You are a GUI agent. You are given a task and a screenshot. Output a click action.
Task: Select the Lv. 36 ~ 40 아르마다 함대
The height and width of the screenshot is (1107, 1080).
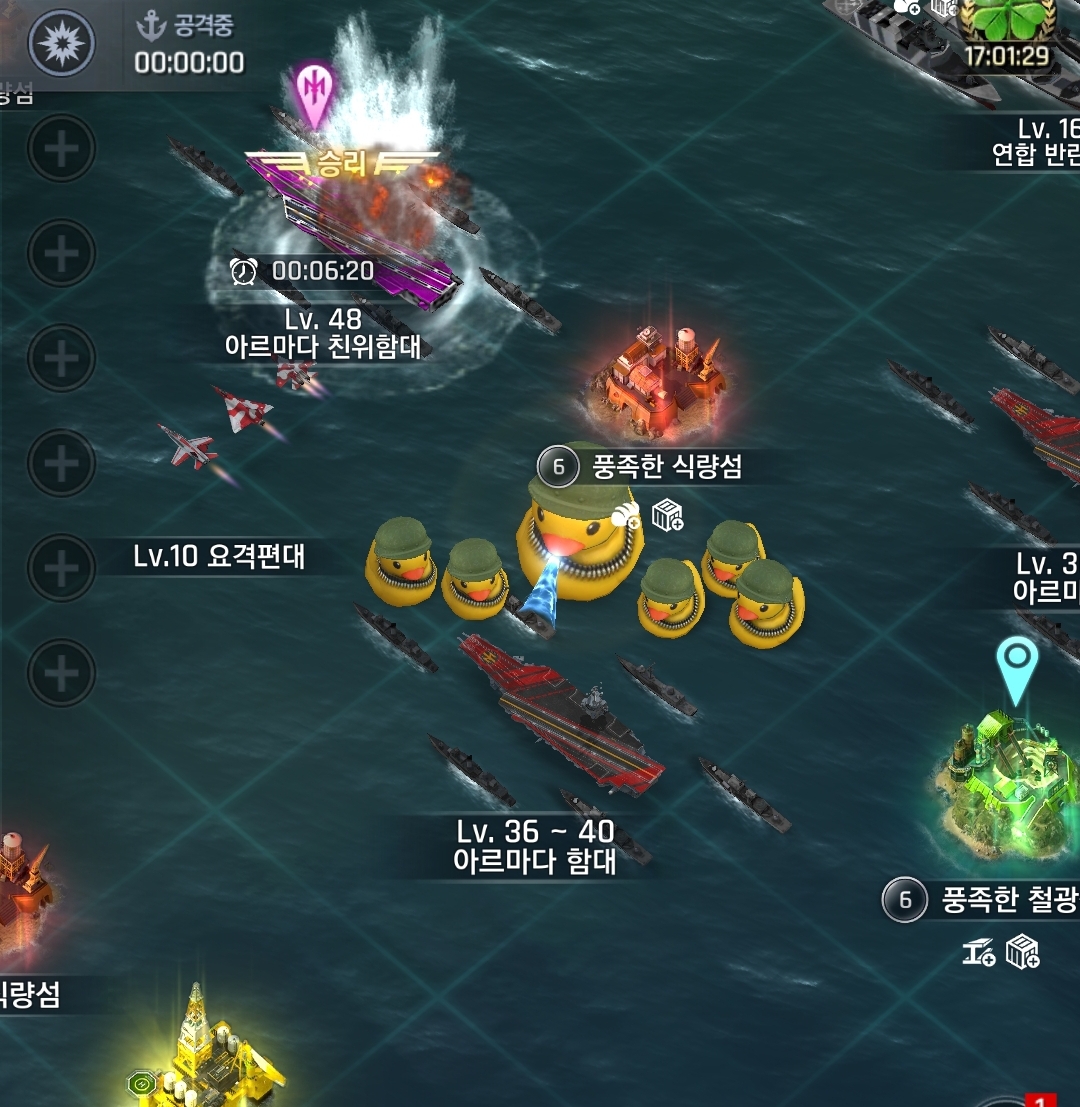562,712
